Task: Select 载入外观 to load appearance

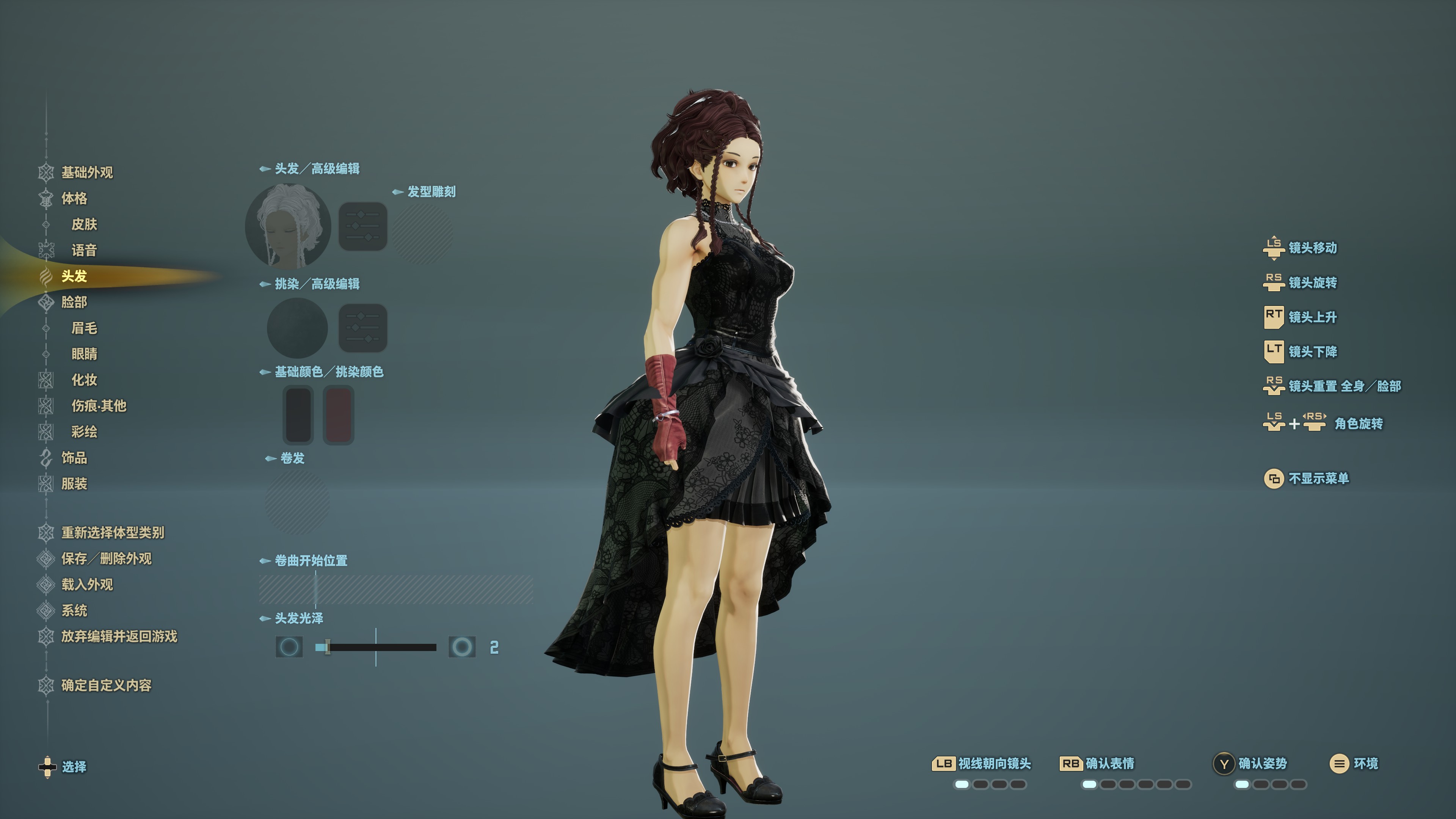Action: point(87,584)
